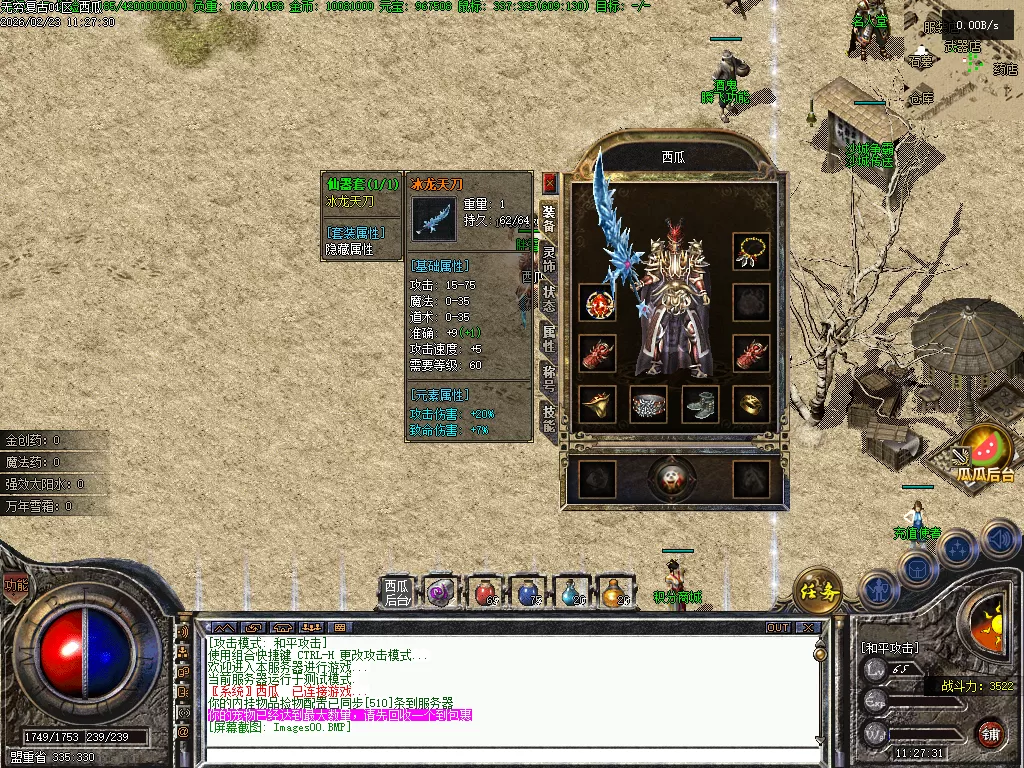
Task: Select the equipped necklace slot
Action: 751,251
